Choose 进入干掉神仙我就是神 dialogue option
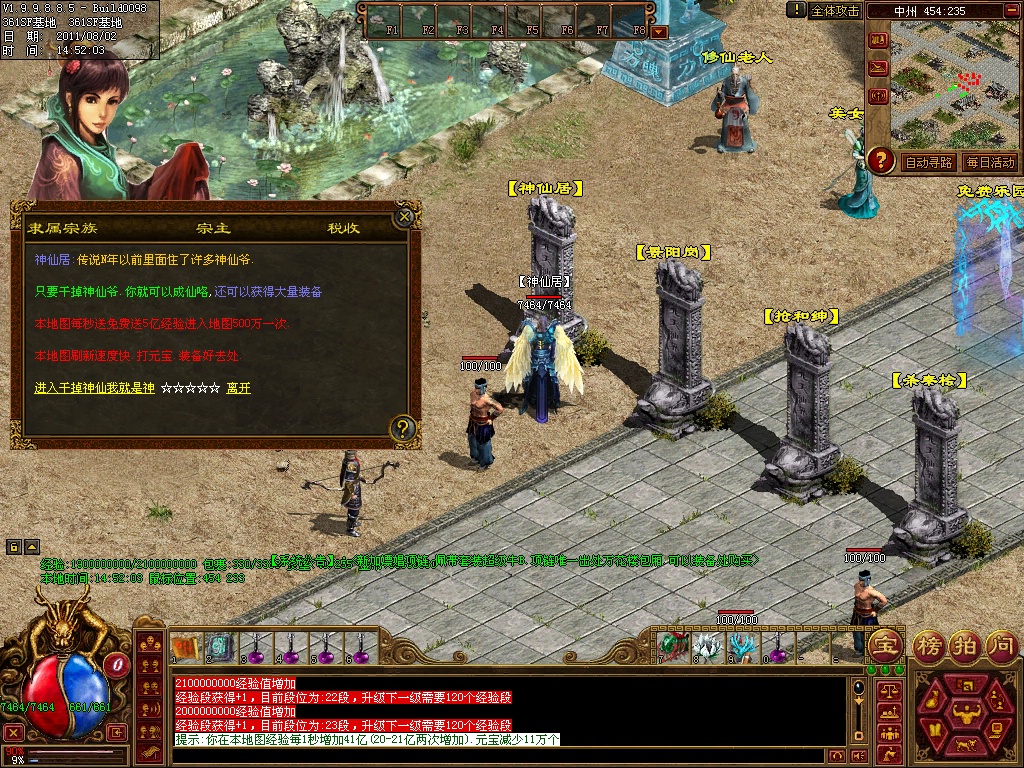Screen dimensions: 1024x768 pyautogui.click(x=94, y=388)
